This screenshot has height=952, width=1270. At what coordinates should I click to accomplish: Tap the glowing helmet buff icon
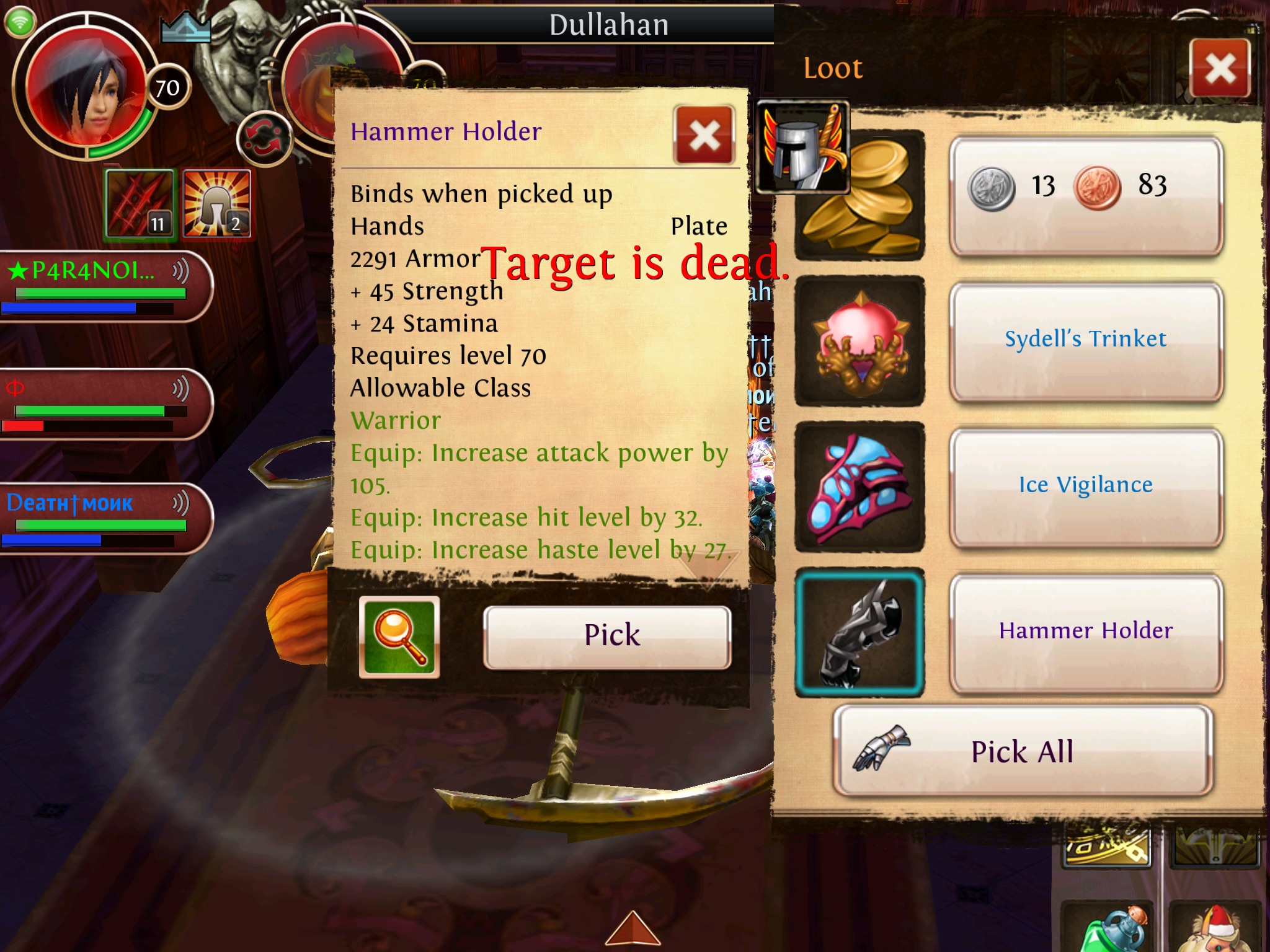tap(217, 204)
